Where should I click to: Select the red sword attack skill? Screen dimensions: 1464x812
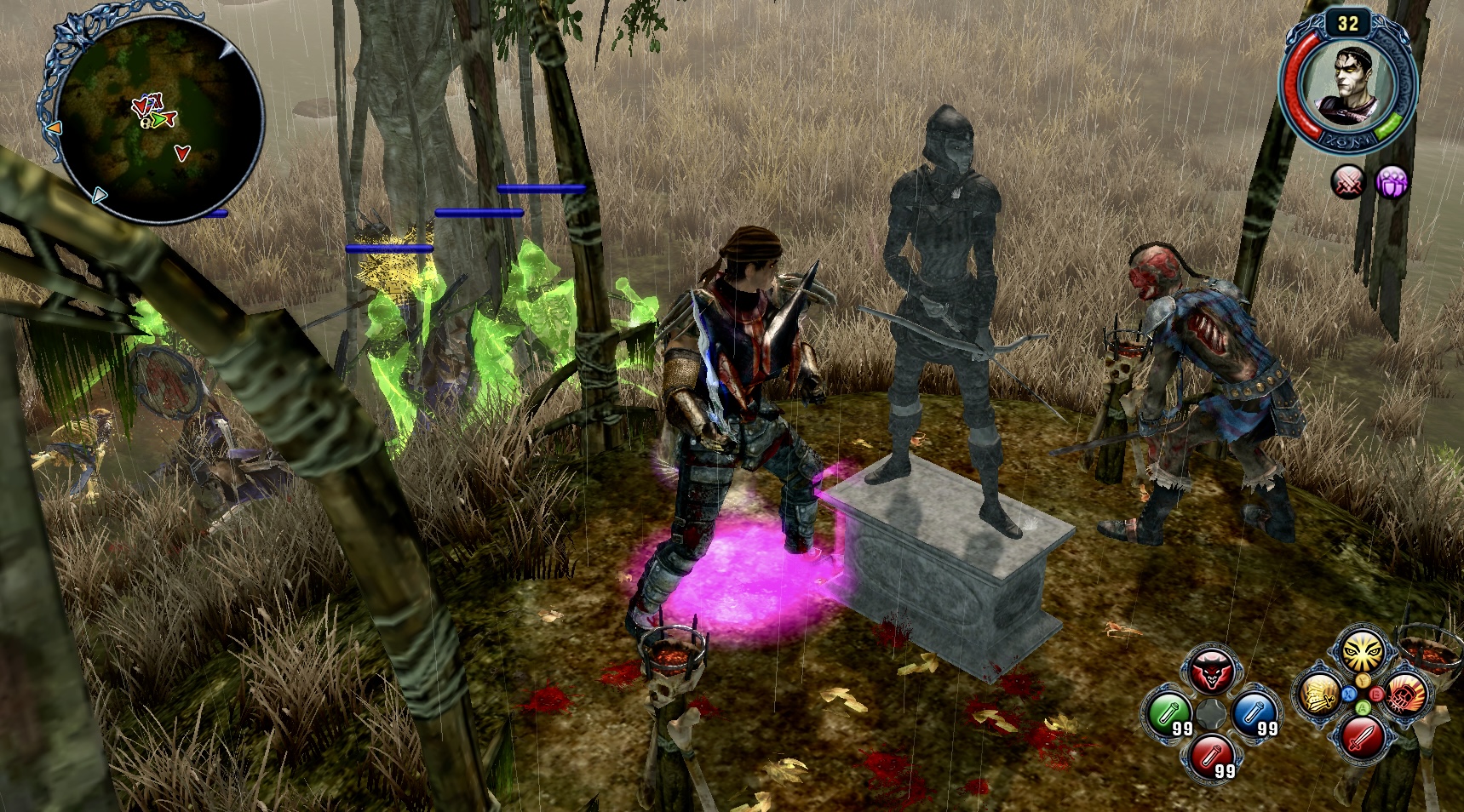click(1362, 736)
